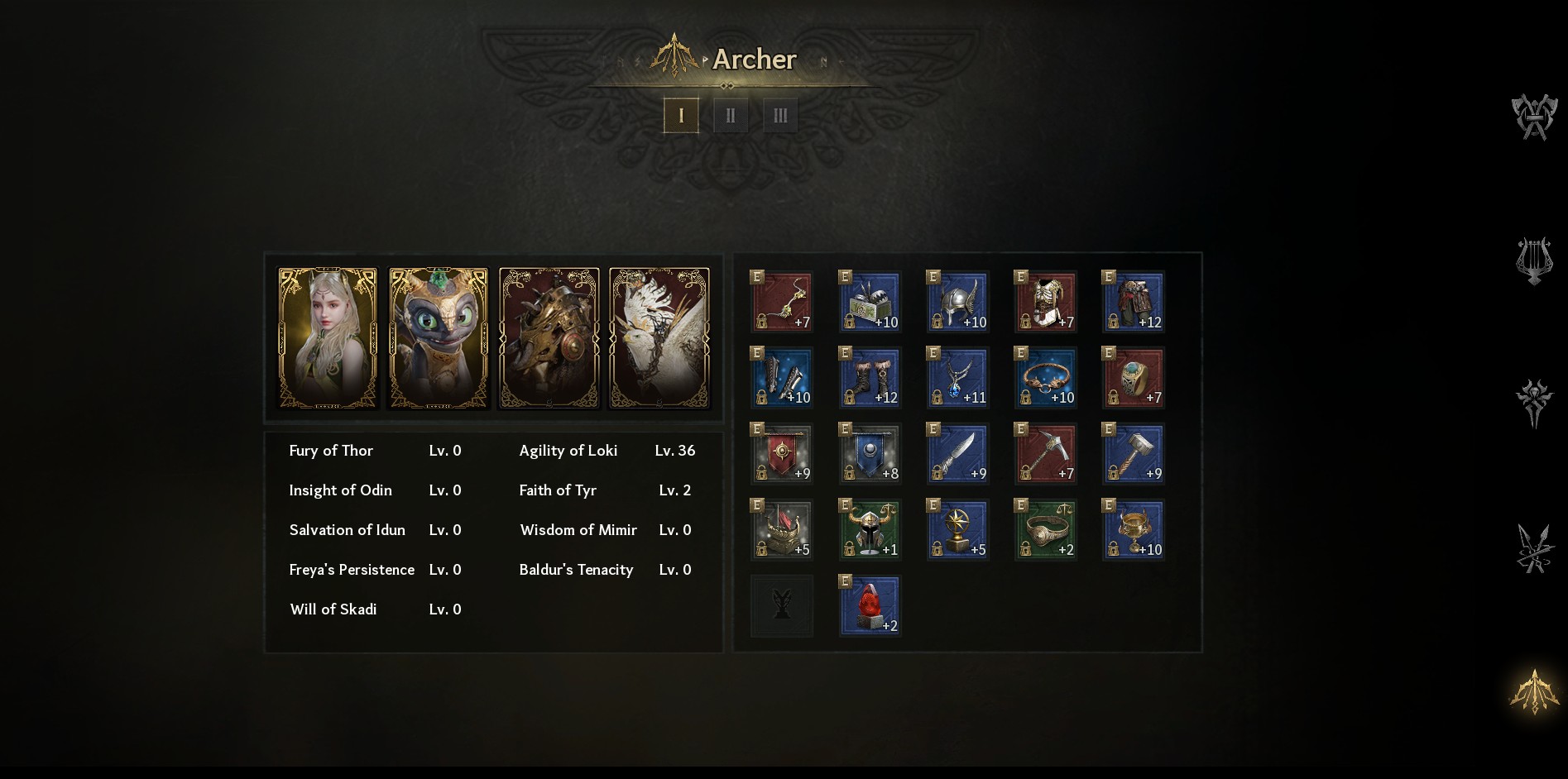Switch to the crossed spears class icon

click(1534, 547)
